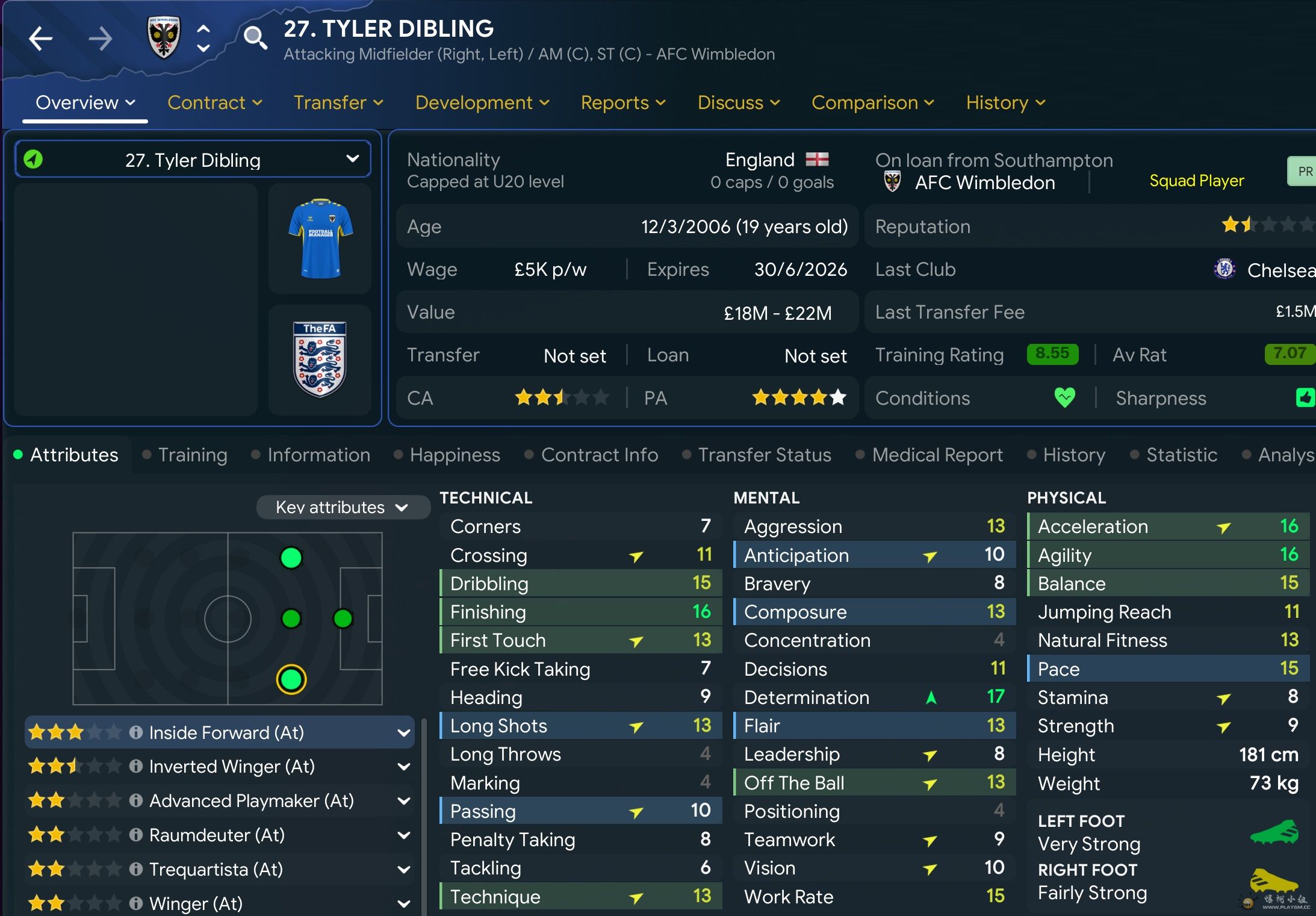The height and width of the screenshot is (916, 1316).
Task: Open the Discuss menu
Action: tap(738, 102)
